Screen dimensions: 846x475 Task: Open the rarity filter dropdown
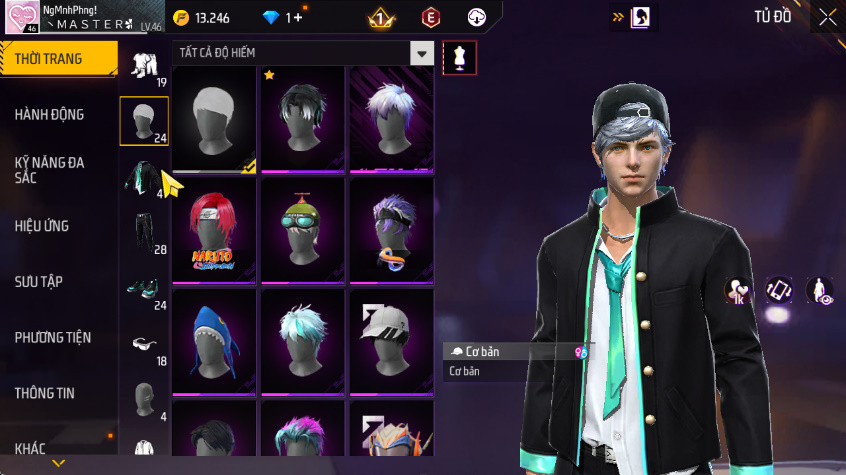pyautogui.click(x=423, y=54)
